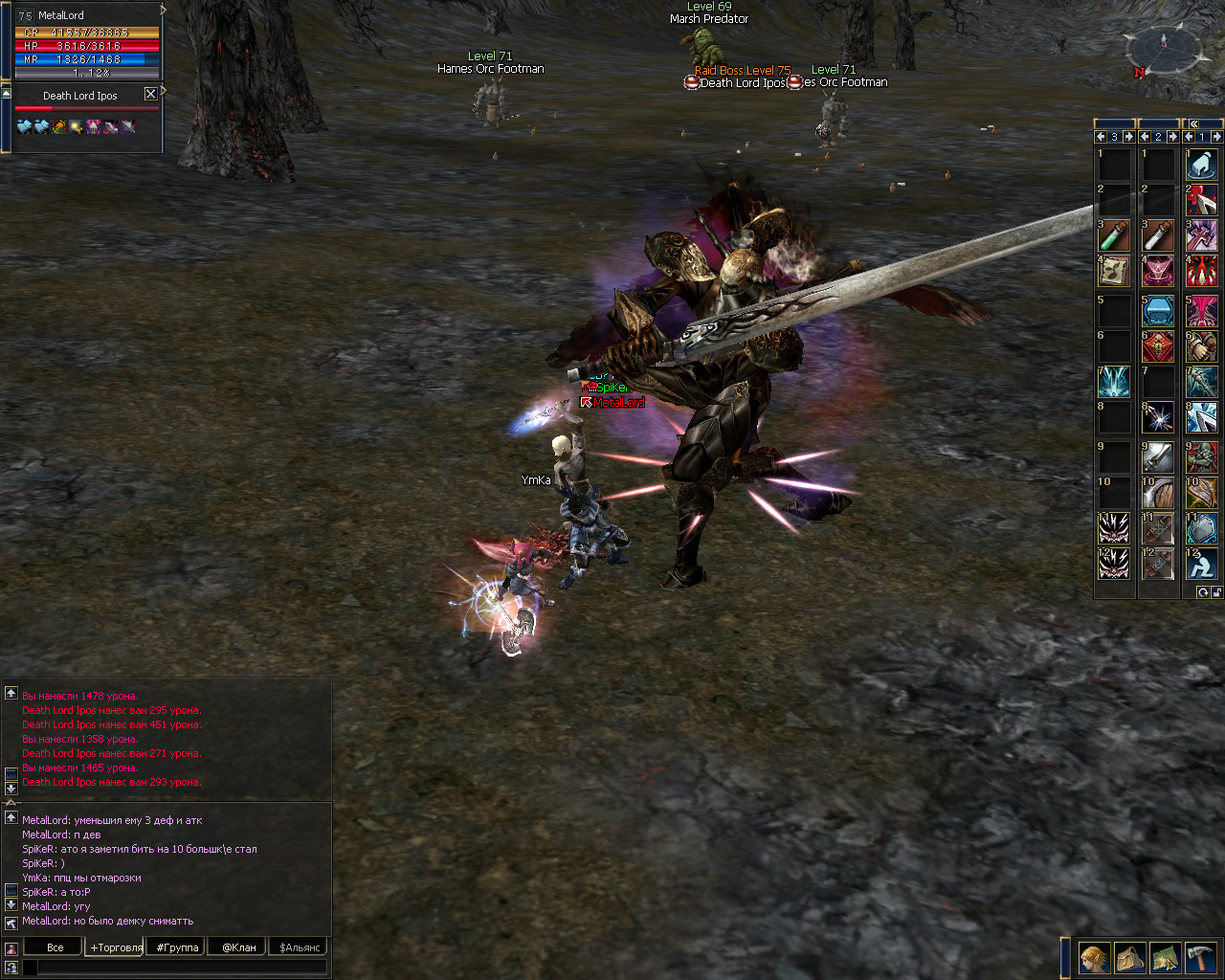
Task: Open the world map icon
Action: pos(1165,957)
